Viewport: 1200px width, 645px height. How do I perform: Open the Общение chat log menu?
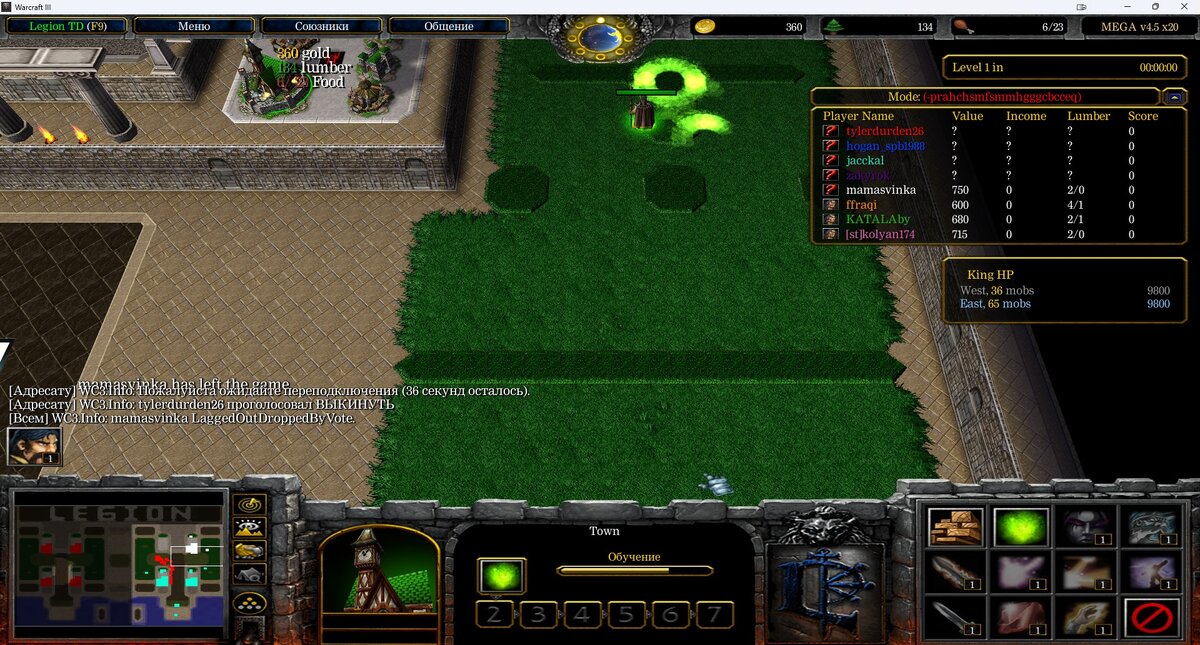[x=449, y=26]
